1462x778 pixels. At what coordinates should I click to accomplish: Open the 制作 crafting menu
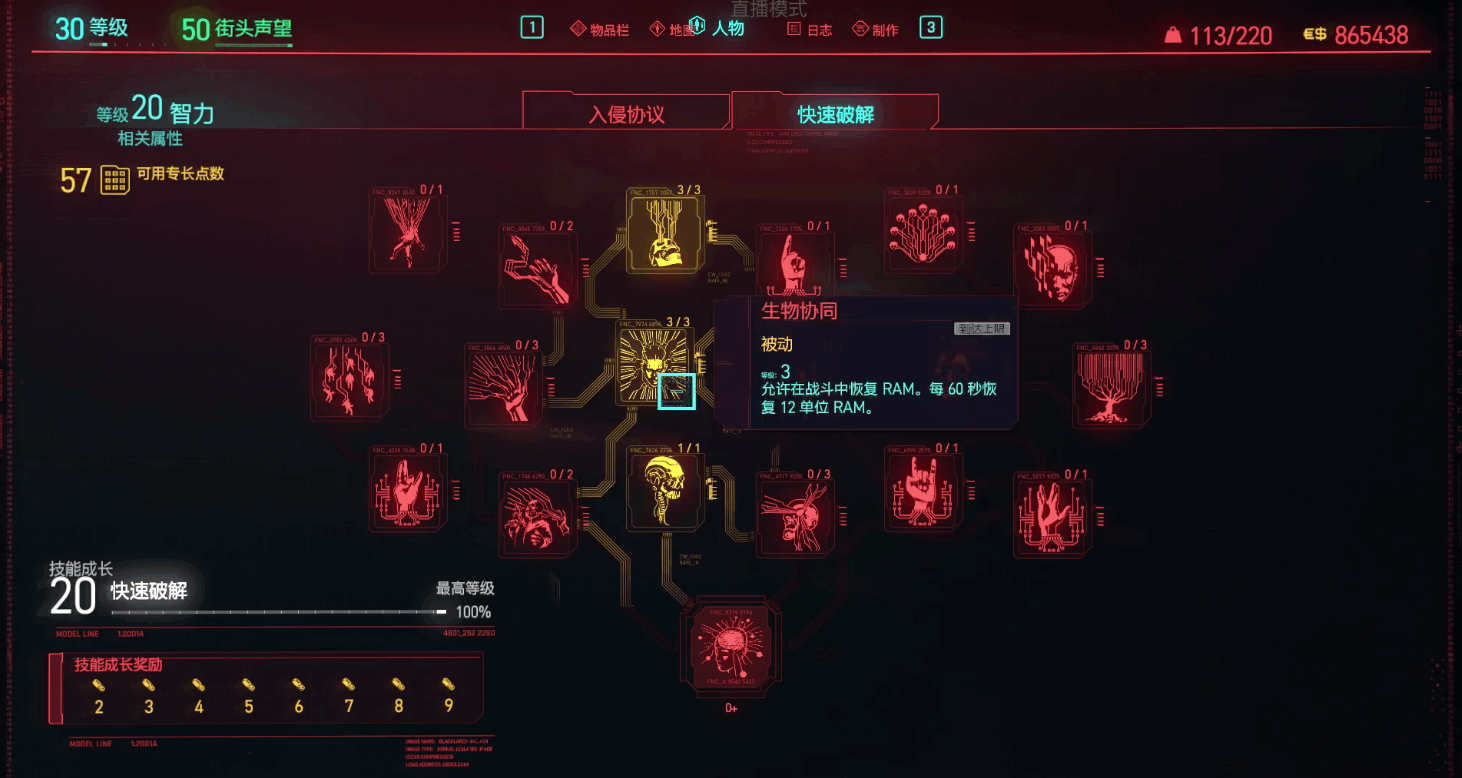[875, 29]
